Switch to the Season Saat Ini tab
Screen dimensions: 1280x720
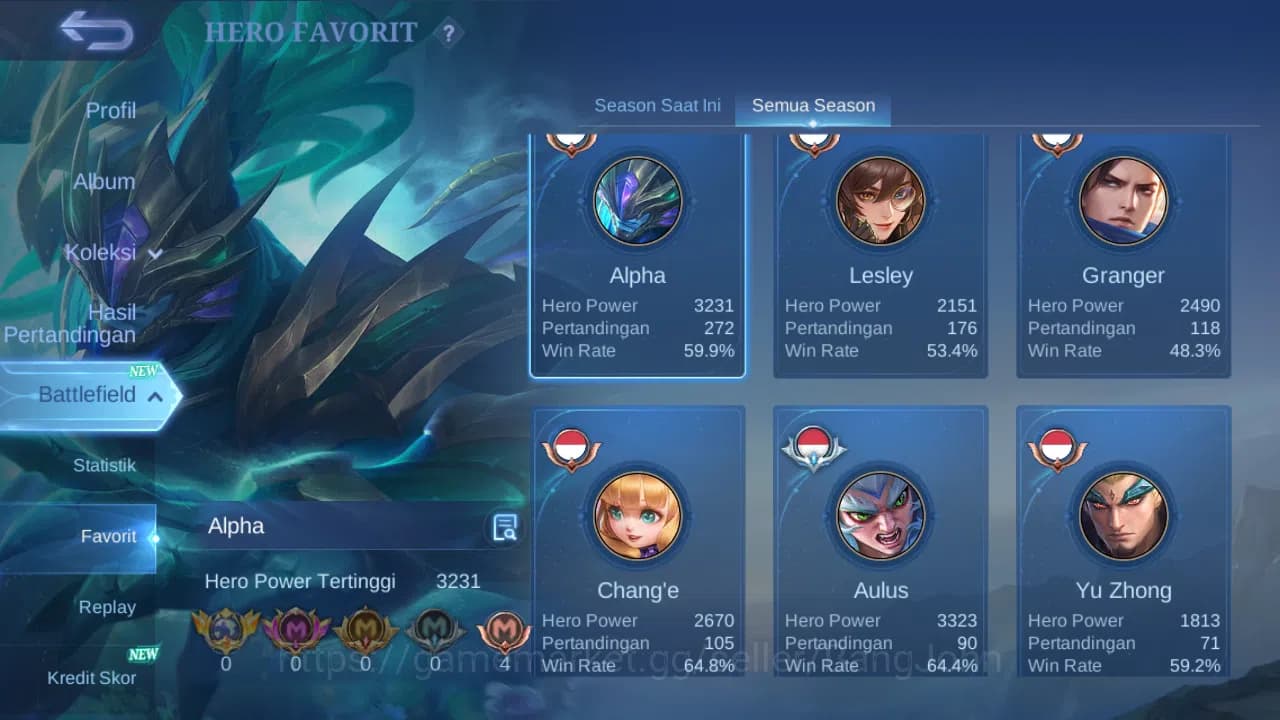click(657, 104)
